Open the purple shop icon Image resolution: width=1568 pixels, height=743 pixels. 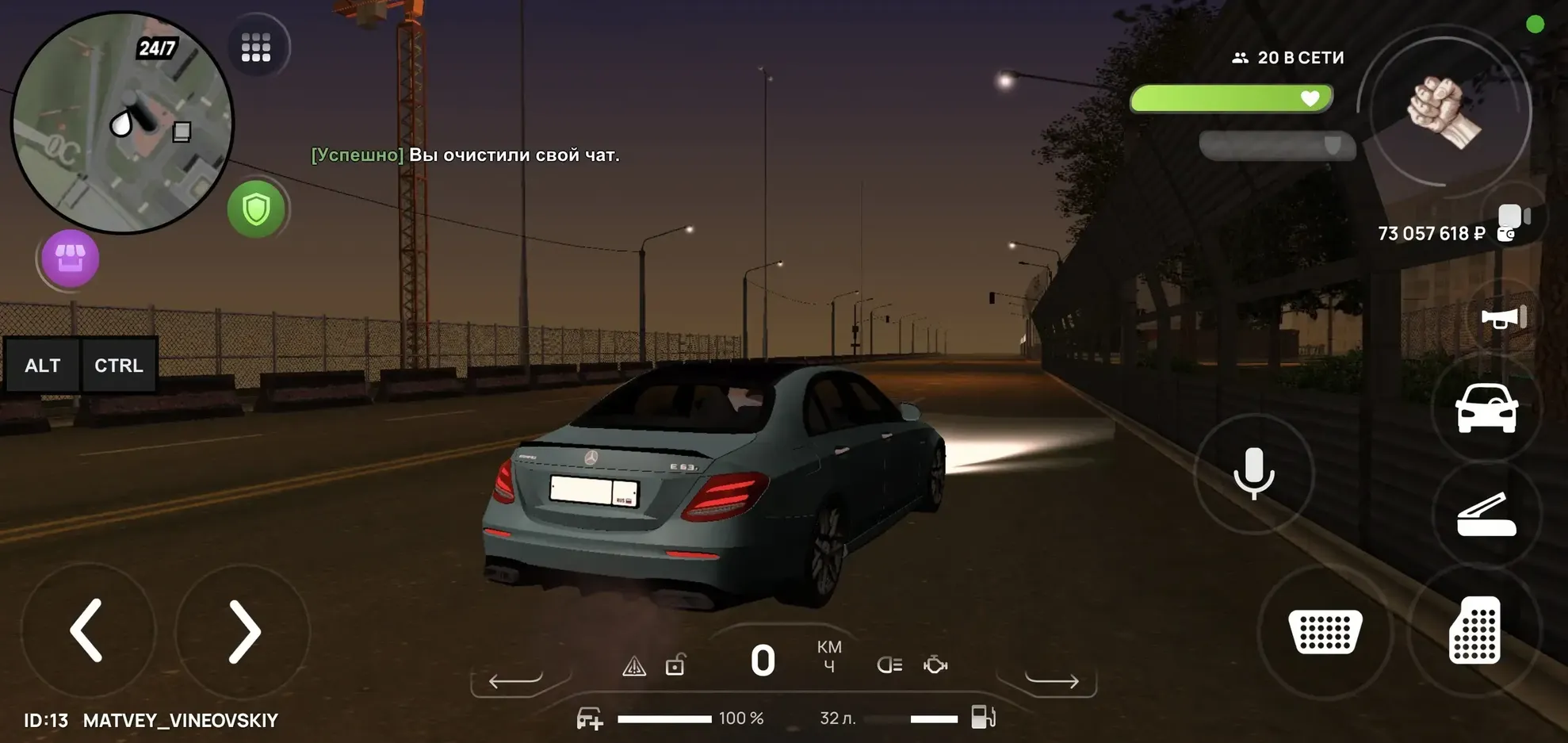click(70, 258)
